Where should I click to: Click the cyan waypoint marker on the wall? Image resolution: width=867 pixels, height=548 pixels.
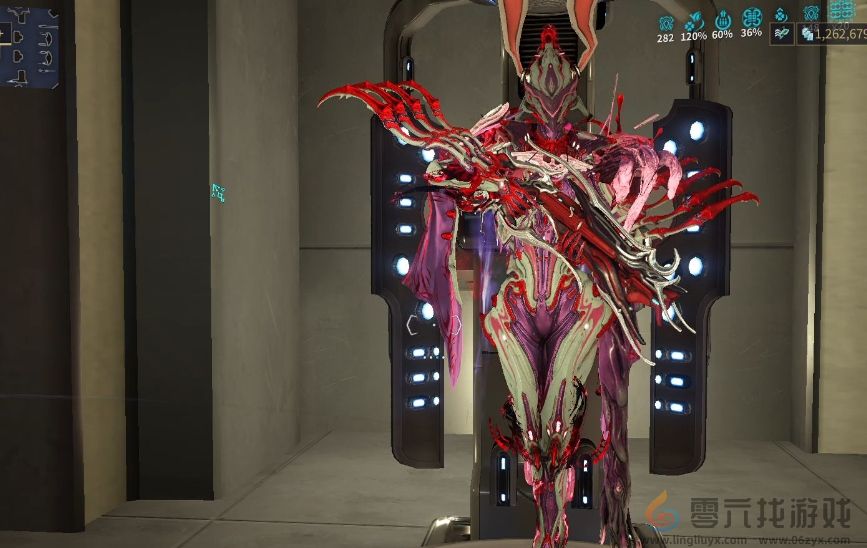217,192
